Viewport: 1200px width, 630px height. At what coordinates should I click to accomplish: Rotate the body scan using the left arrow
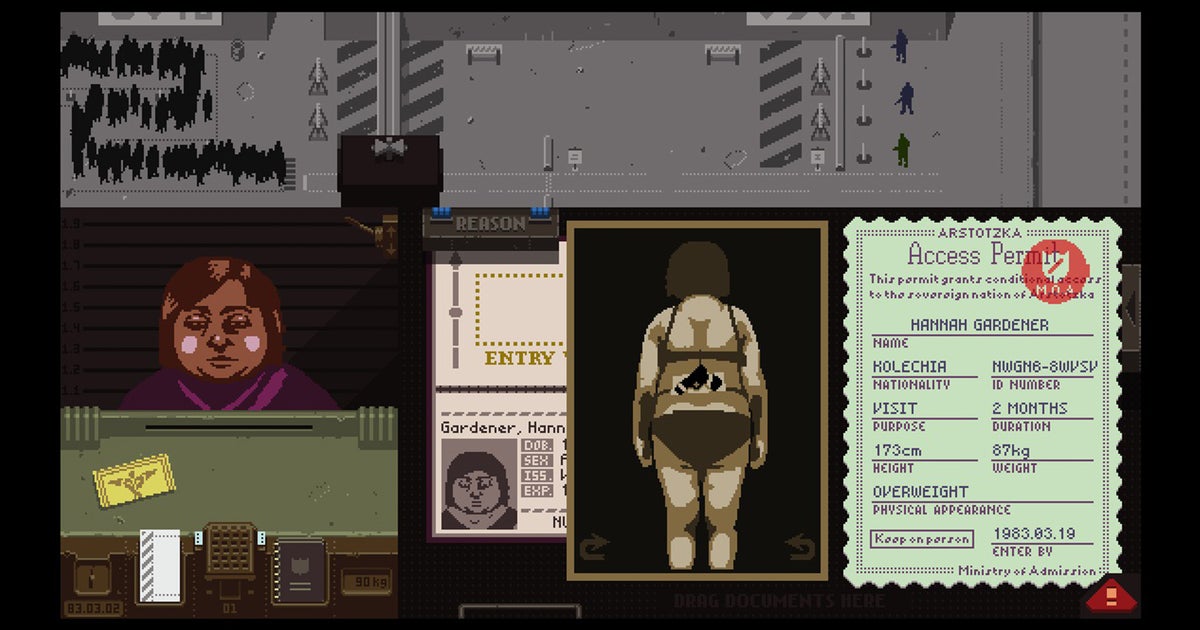click(x=594, y=547)
